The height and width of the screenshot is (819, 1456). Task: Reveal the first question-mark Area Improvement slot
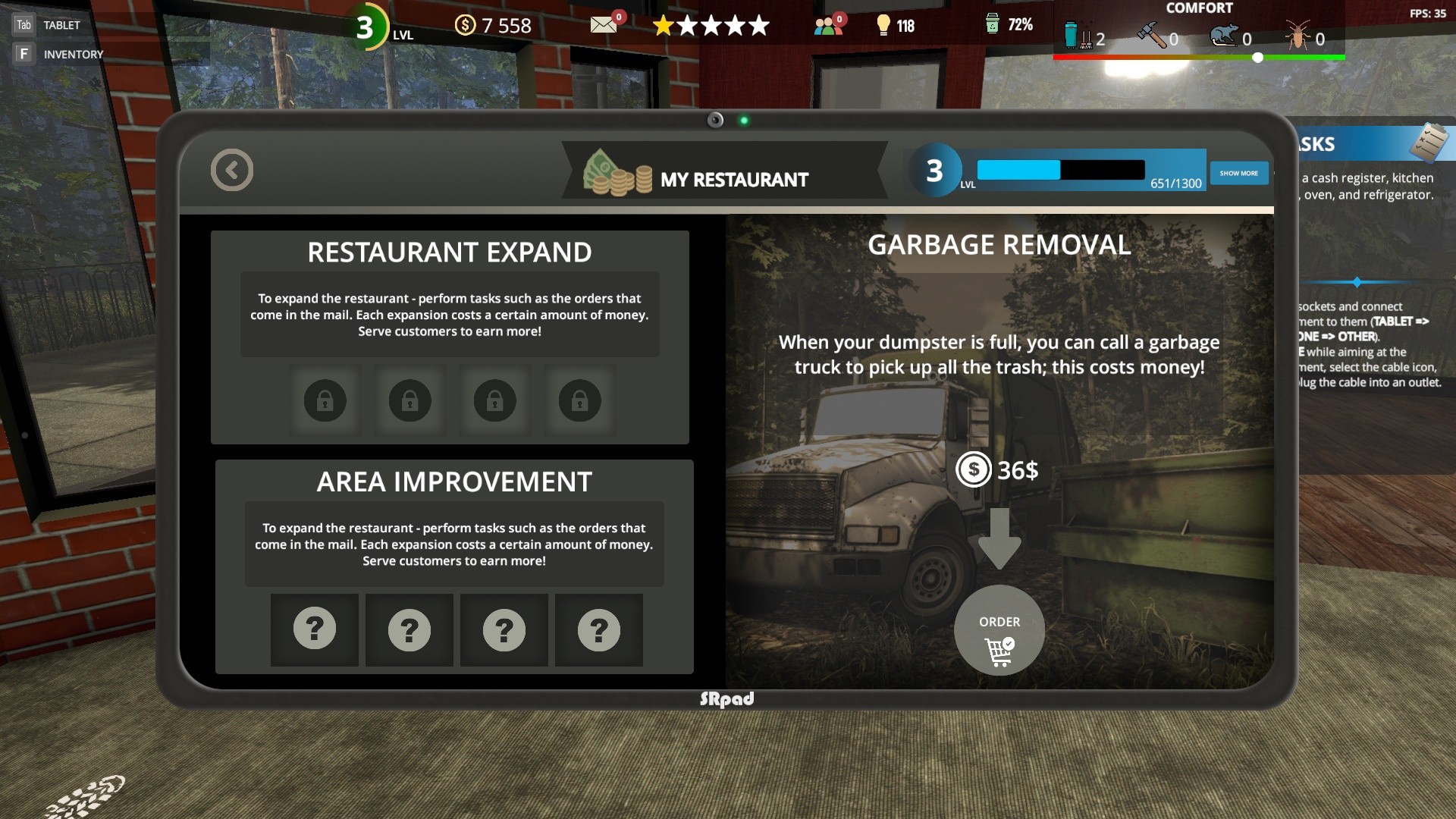[315, 629]
